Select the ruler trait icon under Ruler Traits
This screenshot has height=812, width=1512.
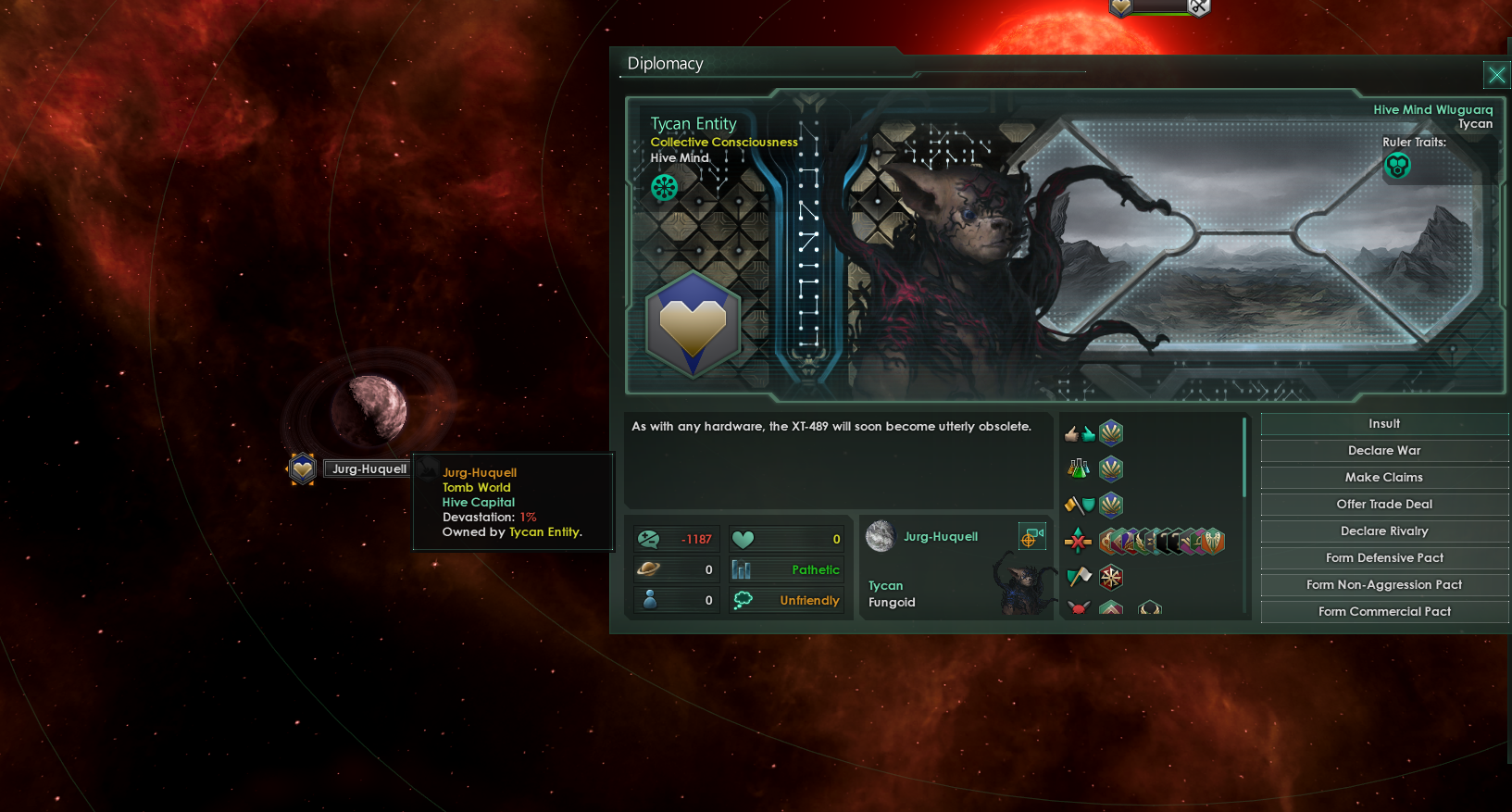(1397, 166)
